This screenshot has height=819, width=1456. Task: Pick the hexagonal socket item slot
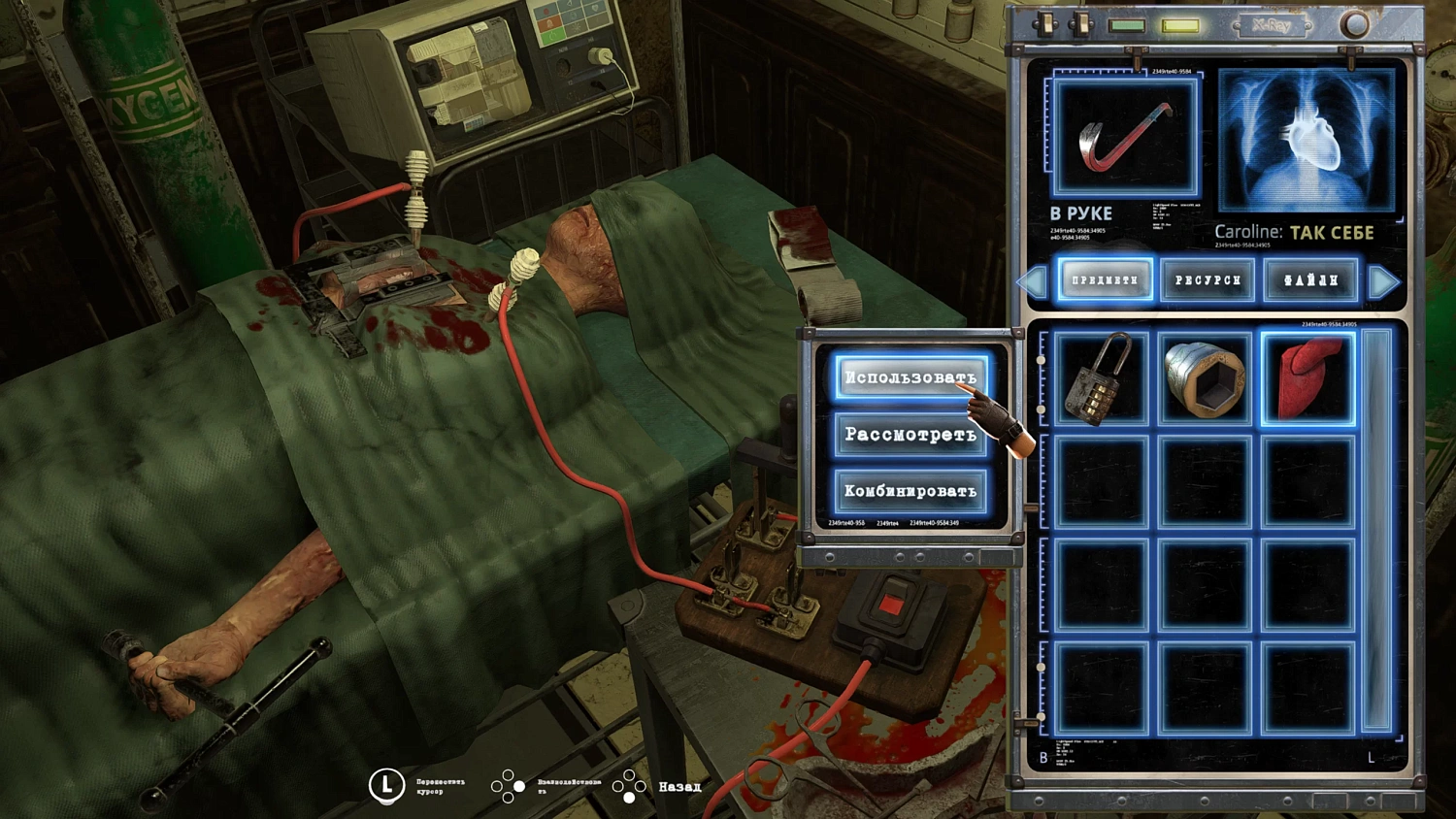[1205, 377]
